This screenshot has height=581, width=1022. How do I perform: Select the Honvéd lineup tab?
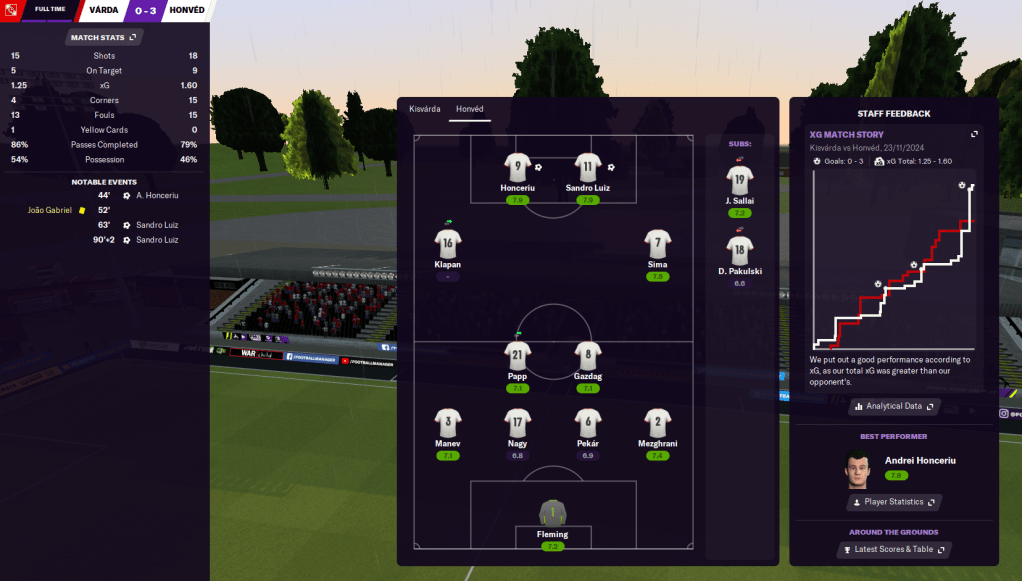click(x=469, y=109)
